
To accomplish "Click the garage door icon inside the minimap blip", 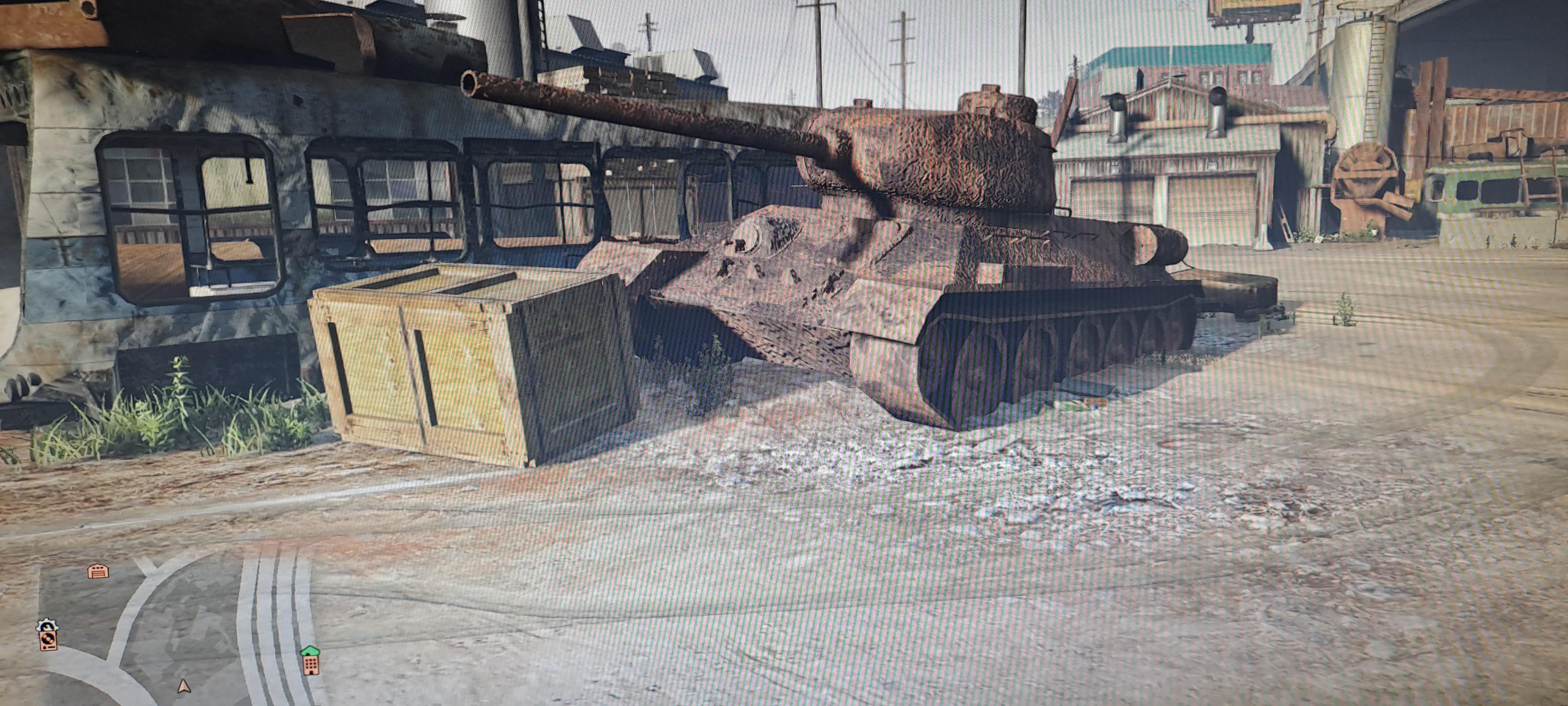I will coord(98,574).
